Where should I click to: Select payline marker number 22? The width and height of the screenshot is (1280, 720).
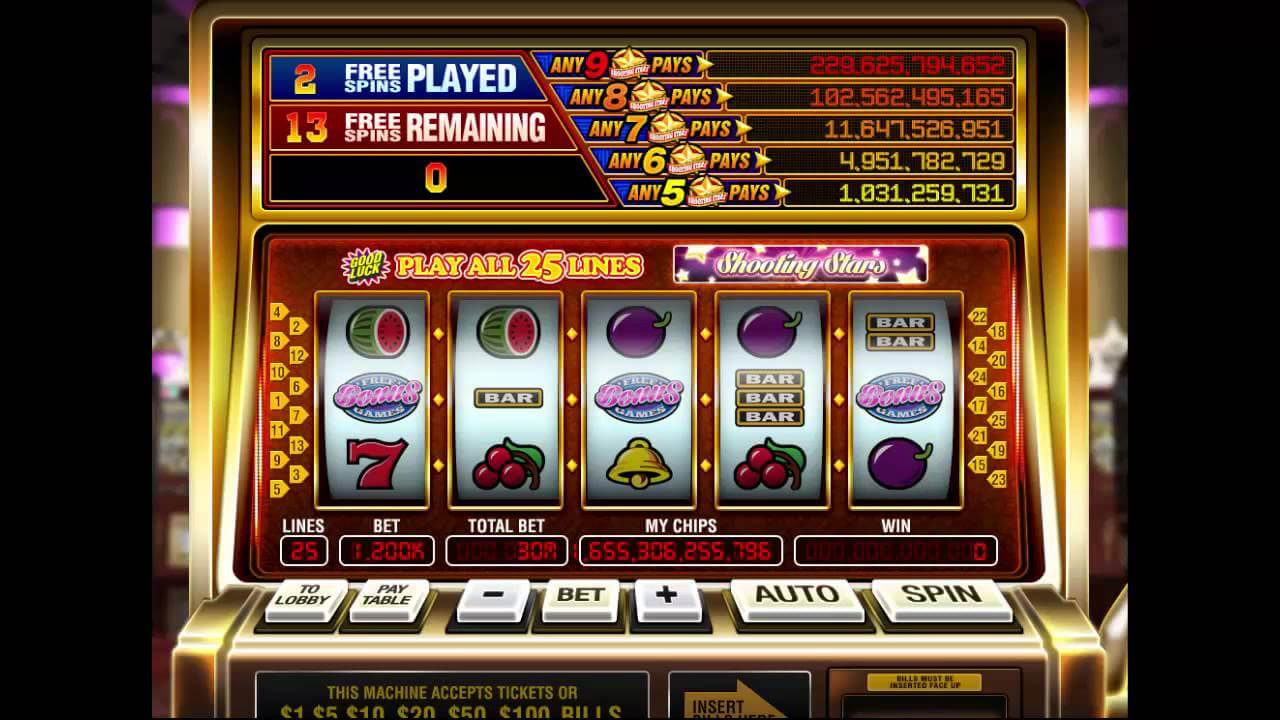[978, 317]
